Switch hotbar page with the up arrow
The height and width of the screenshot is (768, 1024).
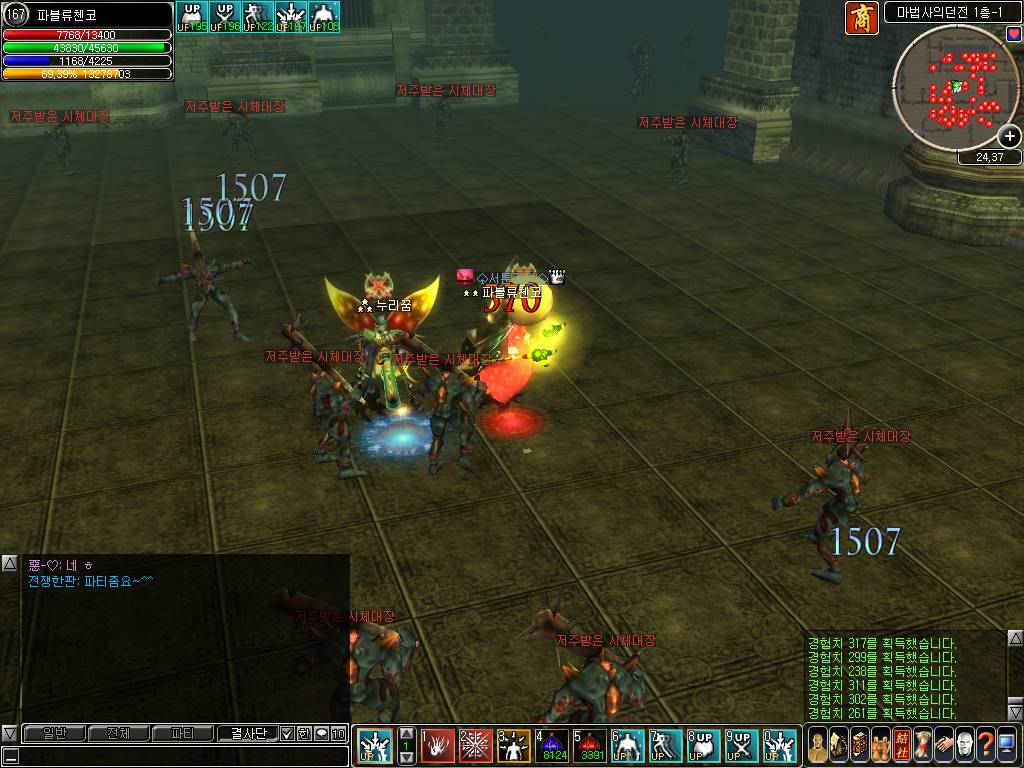pyautogui.click(x=407, y=733)
